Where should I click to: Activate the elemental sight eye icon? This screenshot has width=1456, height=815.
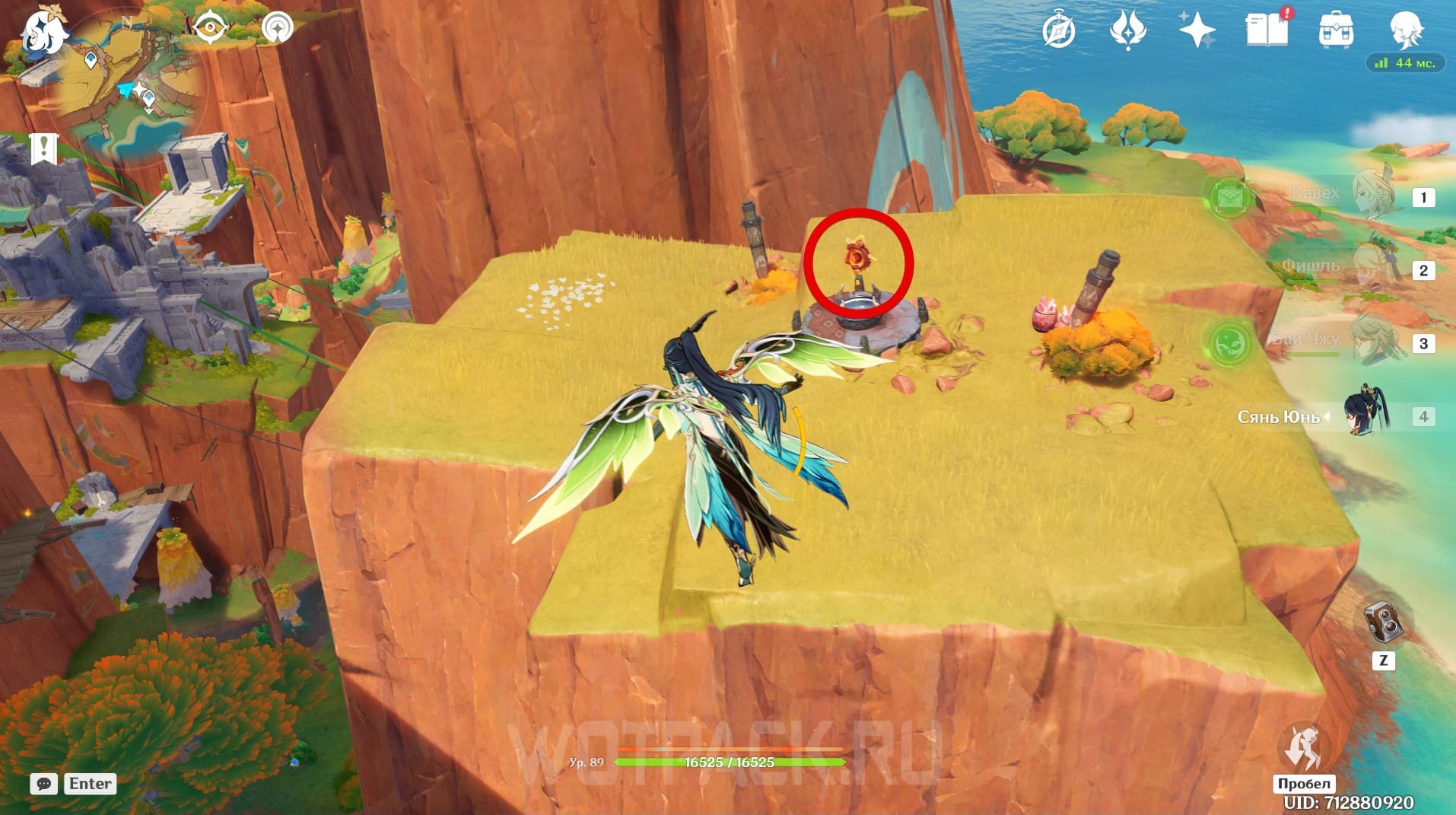(x=210, y=29)
